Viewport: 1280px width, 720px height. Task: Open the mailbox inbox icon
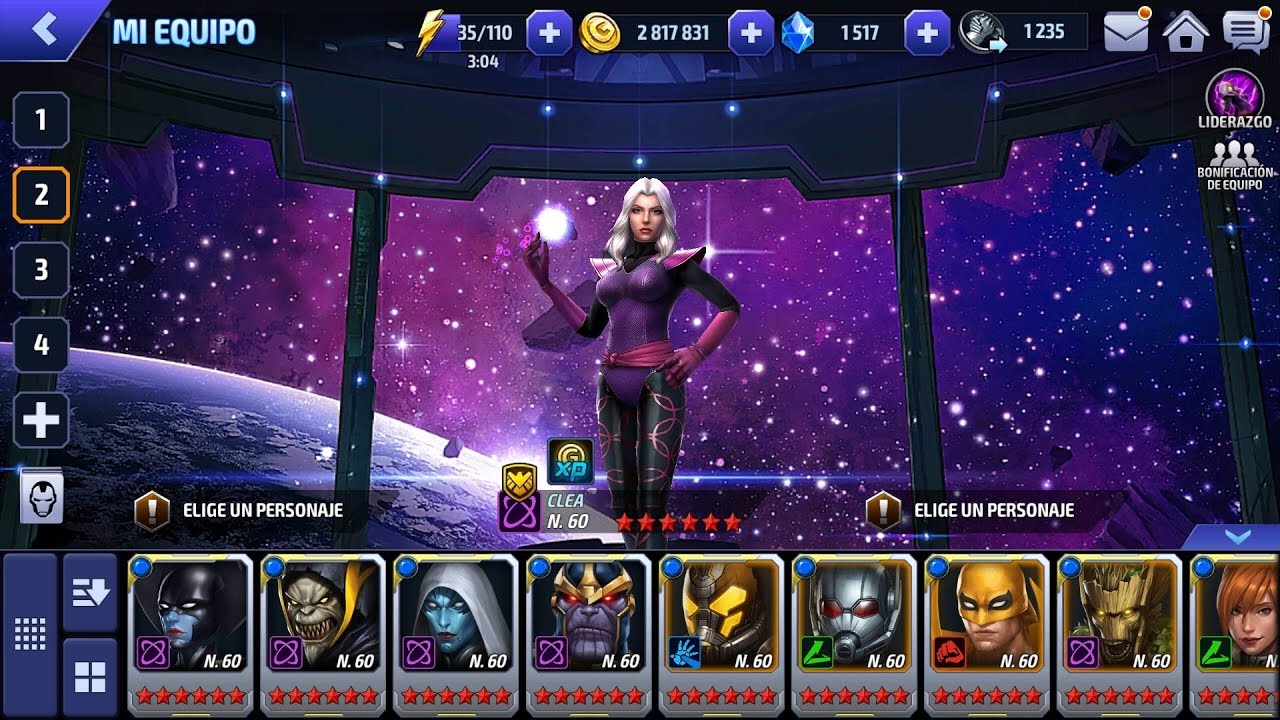pyautogui.click(x=1124, y=31)
